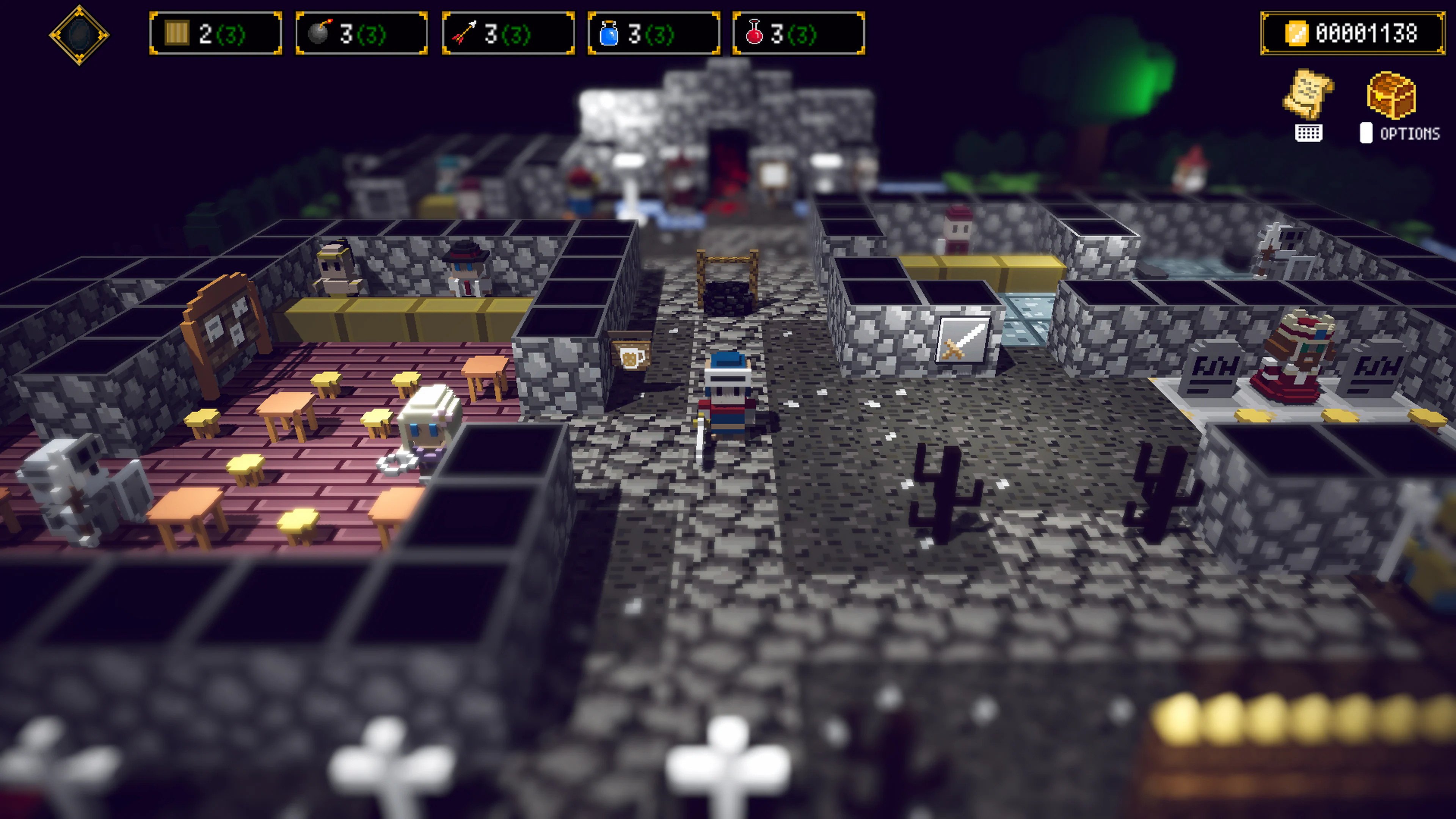
Task: Choose the arrow item slot
Action: click(x=508, y=34)
